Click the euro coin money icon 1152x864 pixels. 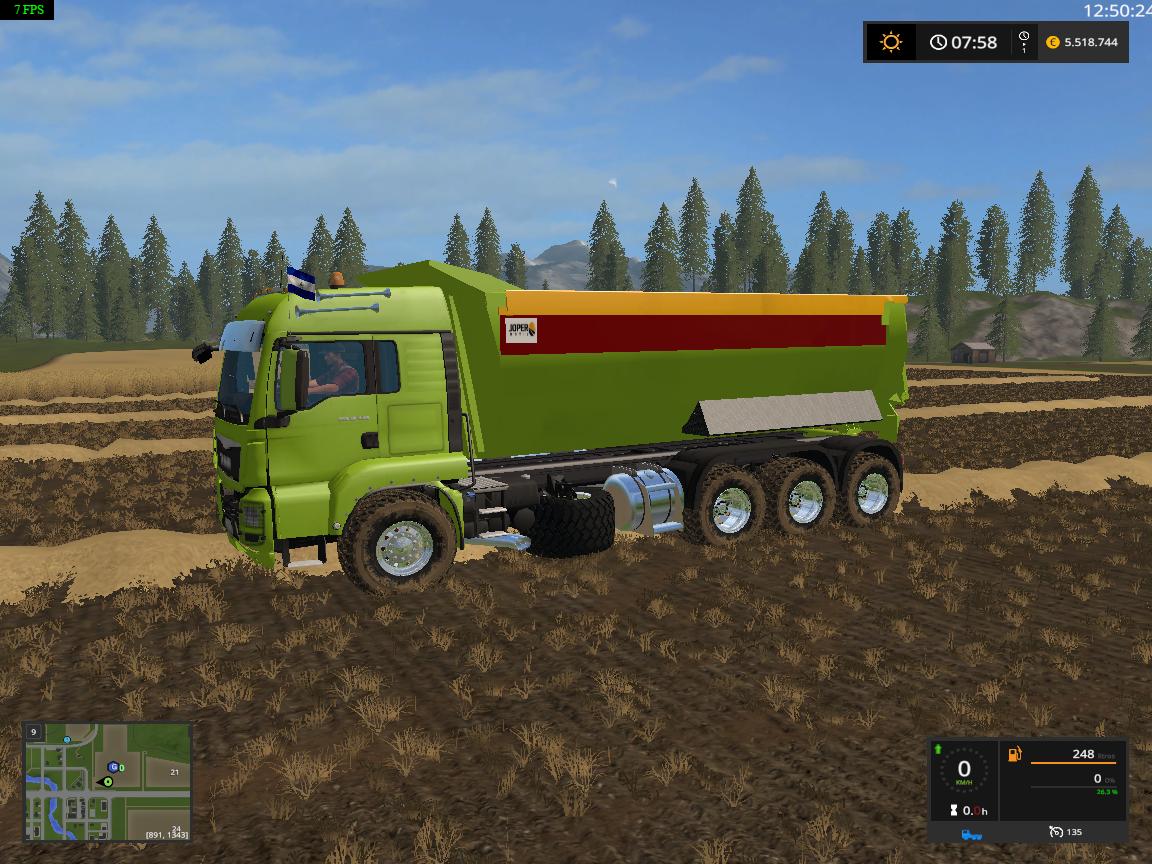pyautogui.click(x=1052, y=42)
